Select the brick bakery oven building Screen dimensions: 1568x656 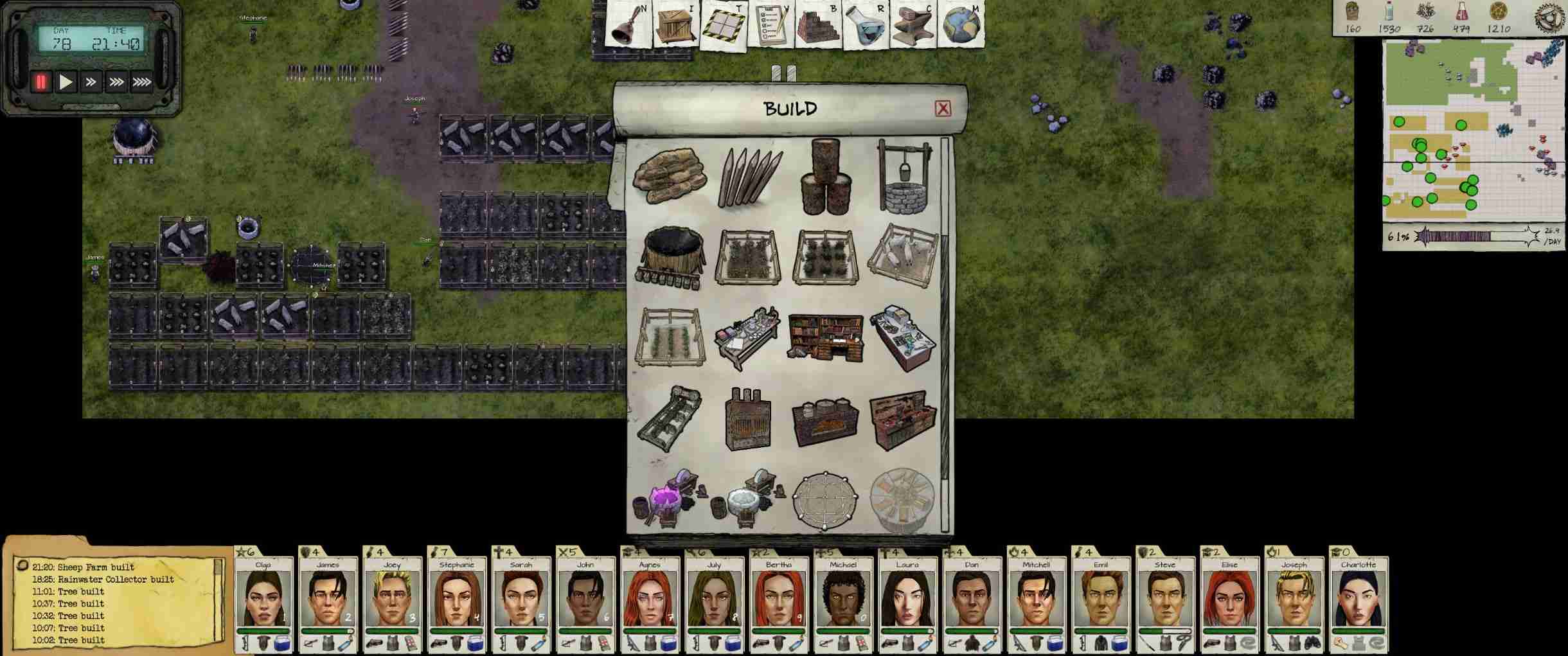825,421
